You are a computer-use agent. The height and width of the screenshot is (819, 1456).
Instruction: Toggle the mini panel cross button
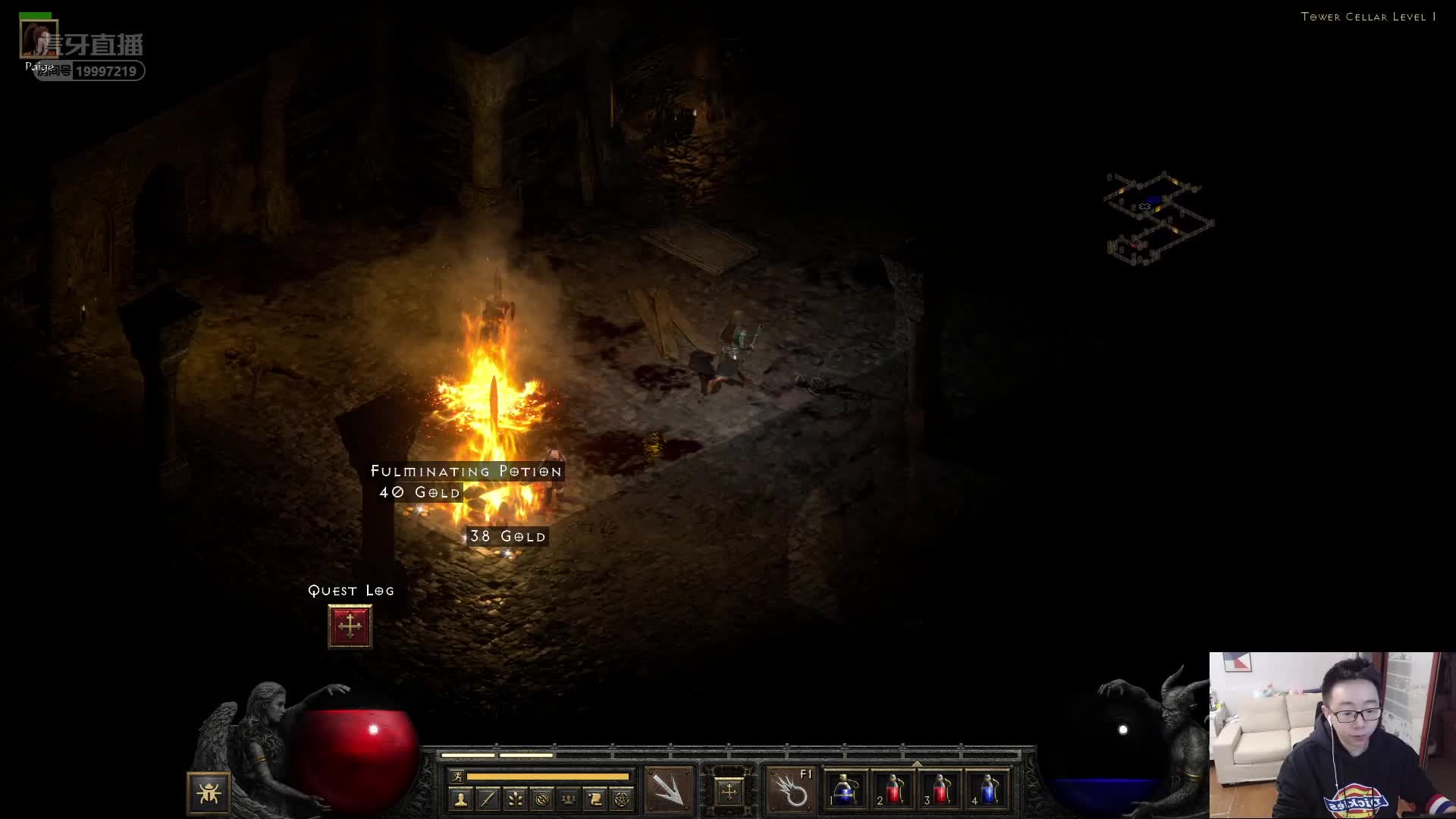(x=729, y=792)
